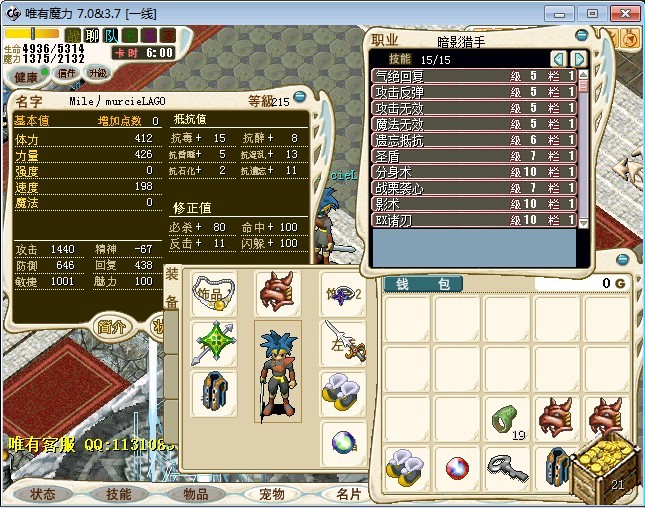Image resolution: width=645 pixels, height=508 pixels.
Task: Click the 健康 health button
Action: (27, 77)
